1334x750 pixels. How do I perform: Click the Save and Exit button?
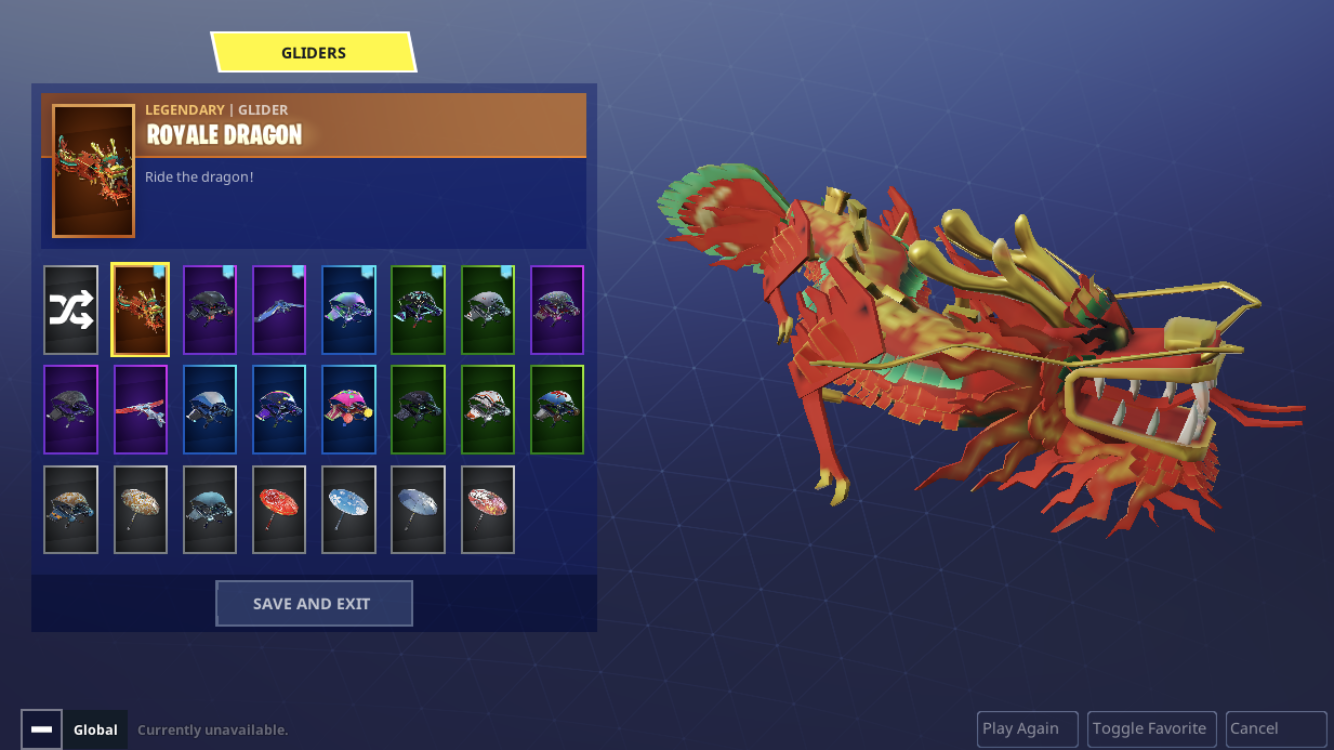tap(313, 604)
